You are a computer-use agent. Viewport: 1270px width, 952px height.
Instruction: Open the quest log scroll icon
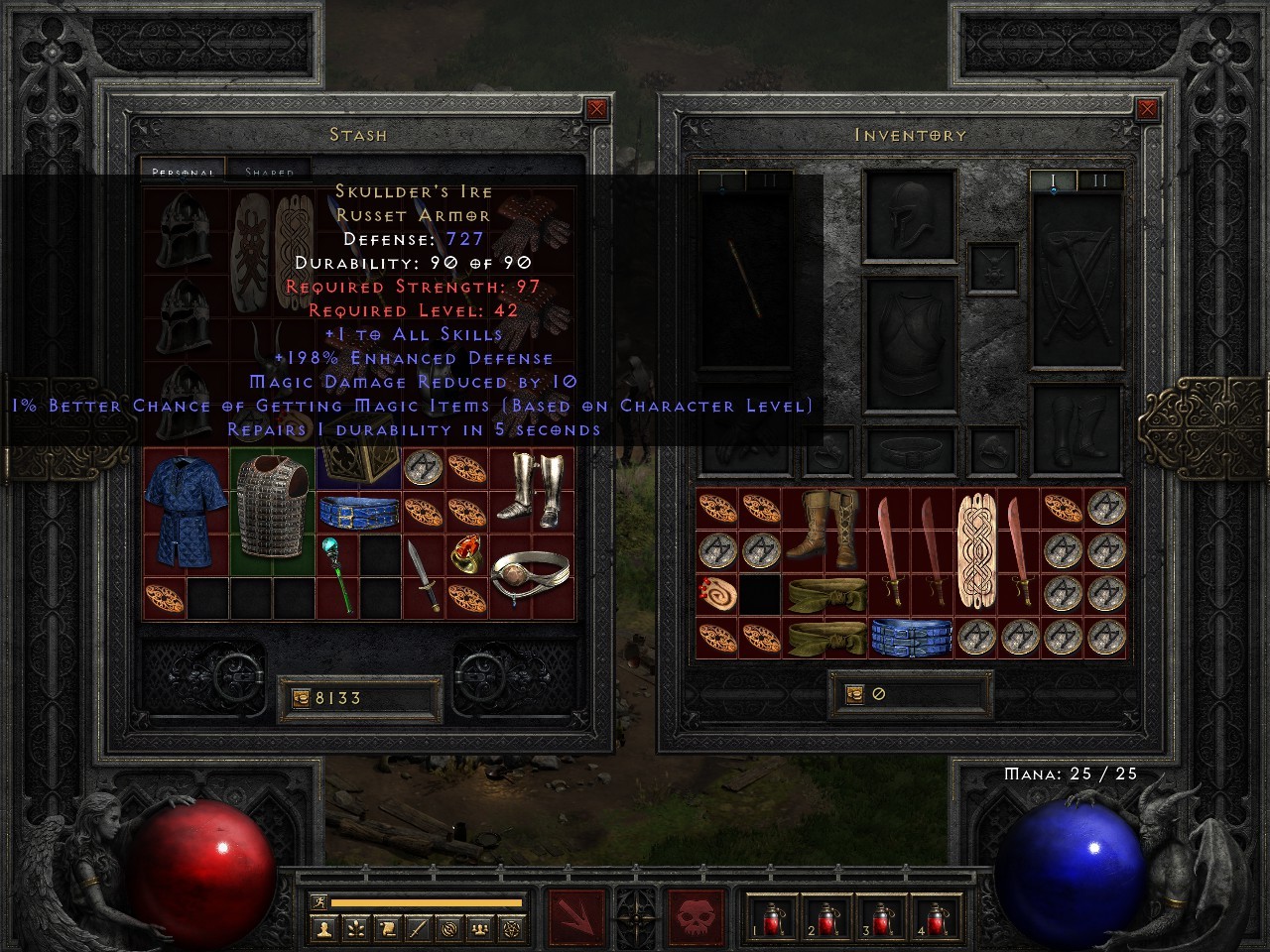coord(386,928)
